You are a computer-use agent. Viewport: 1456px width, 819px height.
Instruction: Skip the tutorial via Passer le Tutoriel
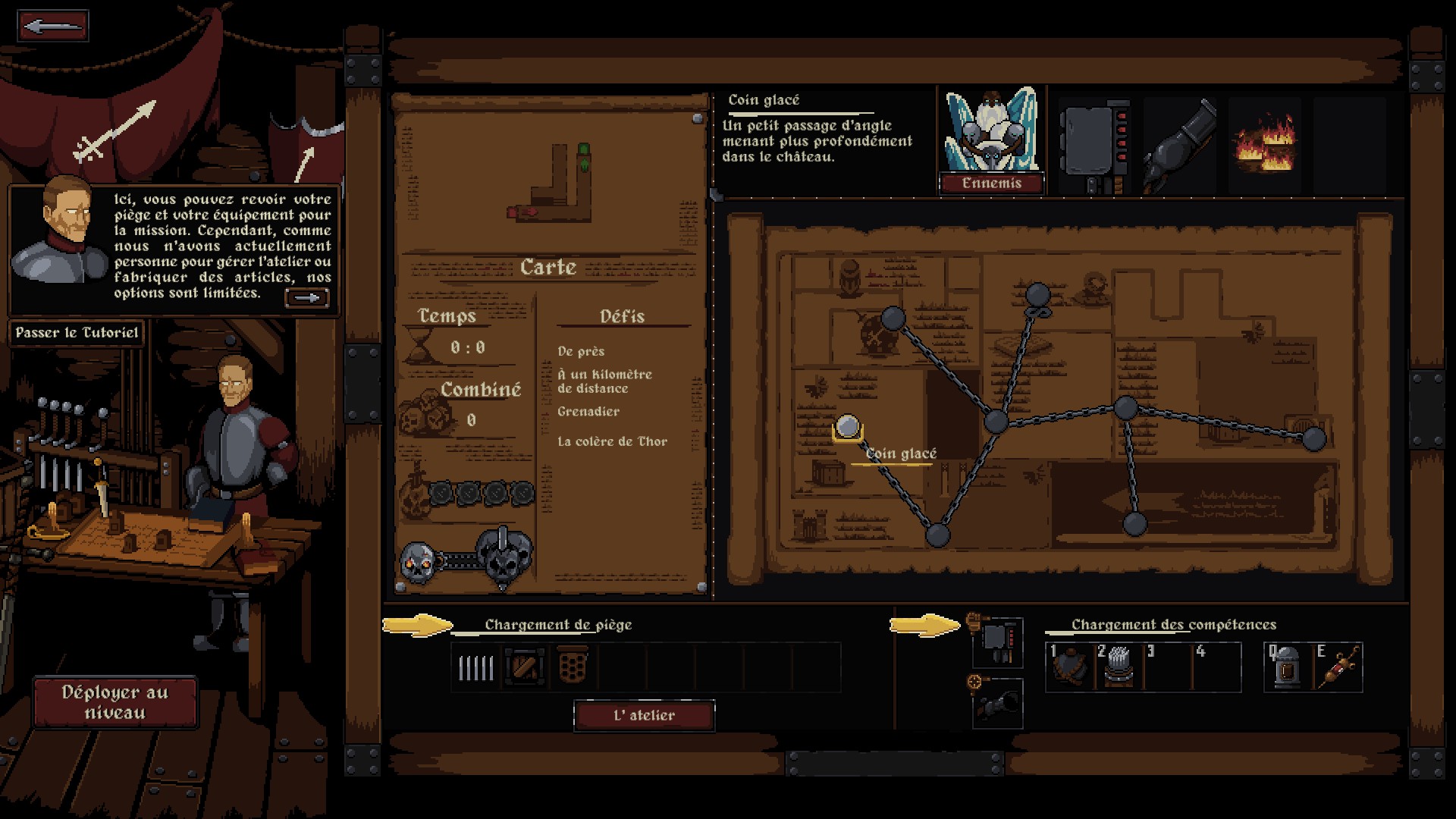coord(77,333)
